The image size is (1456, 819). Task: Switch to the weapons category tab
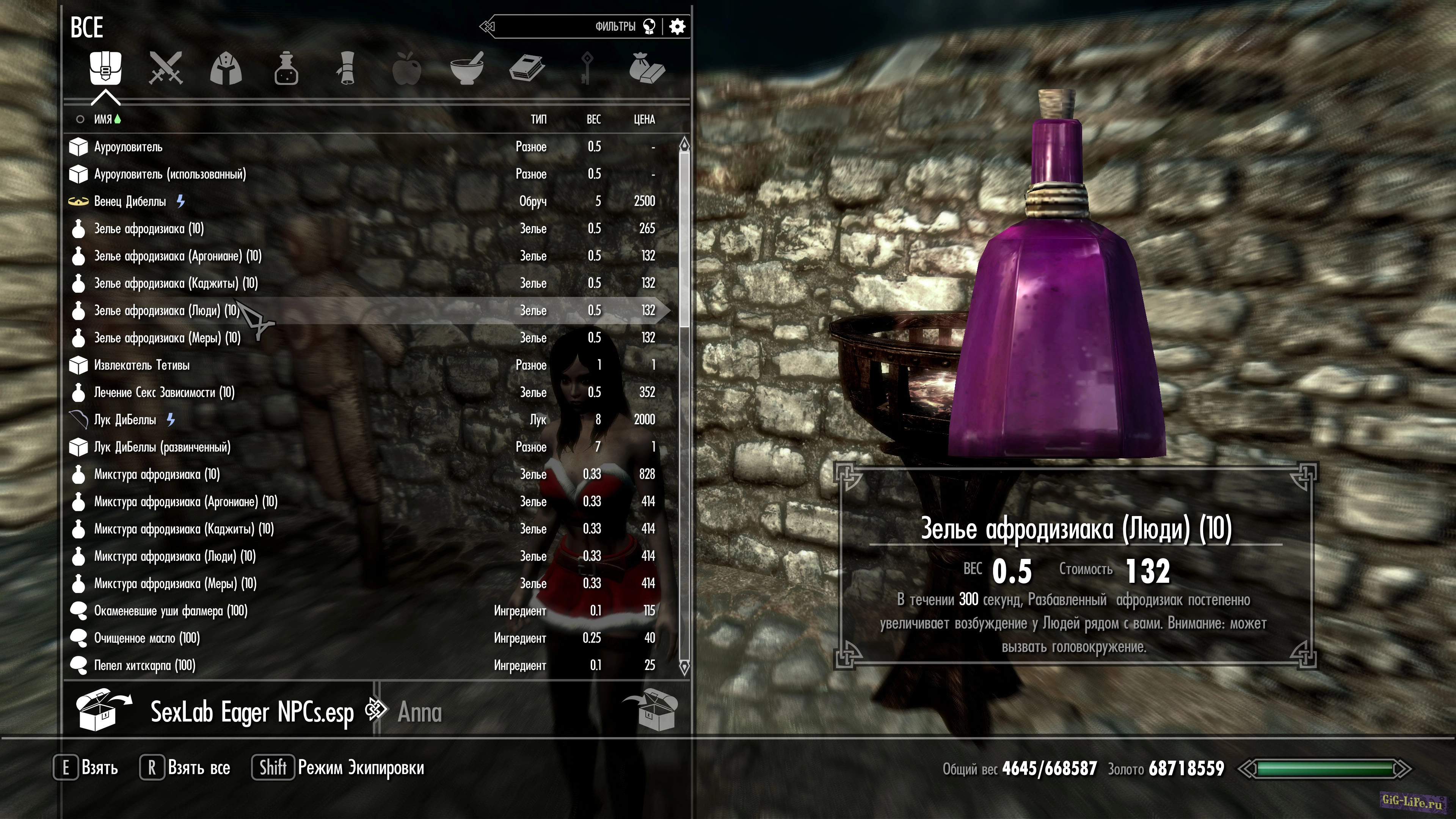point(166,69)
